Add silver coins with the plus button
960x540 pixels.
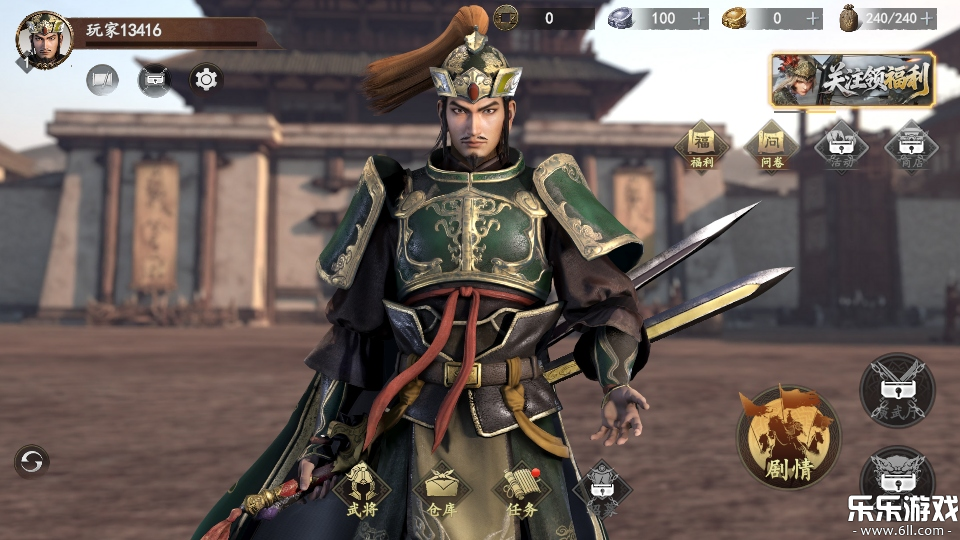697,18
